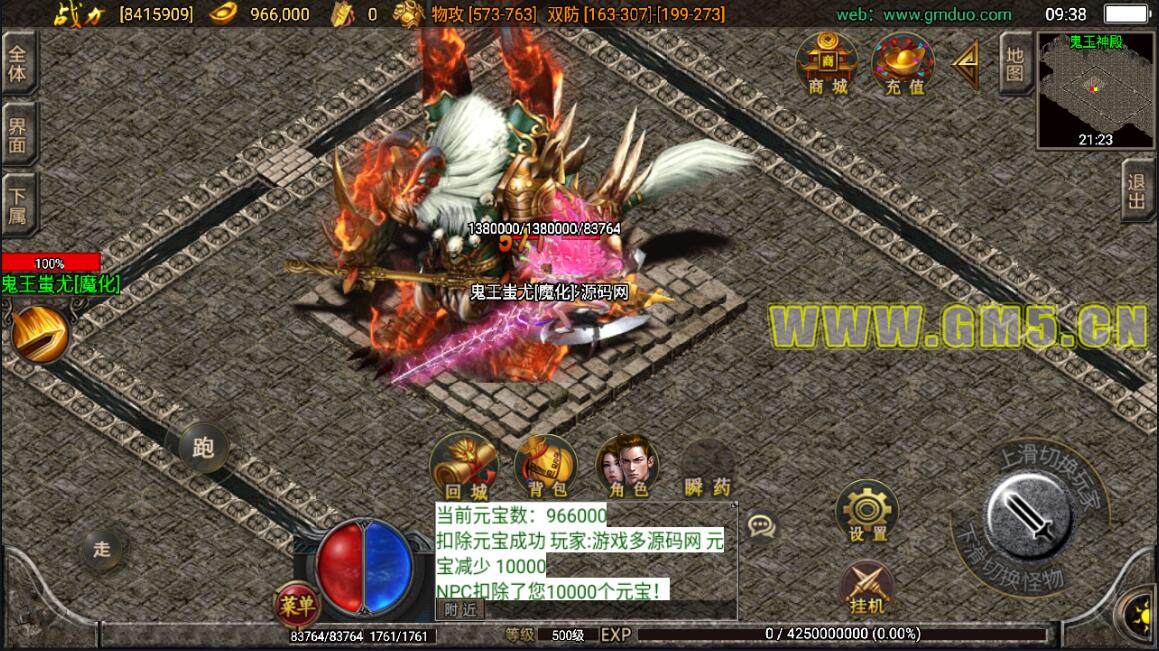Toggle the 走 walk button

click(103, 547)
